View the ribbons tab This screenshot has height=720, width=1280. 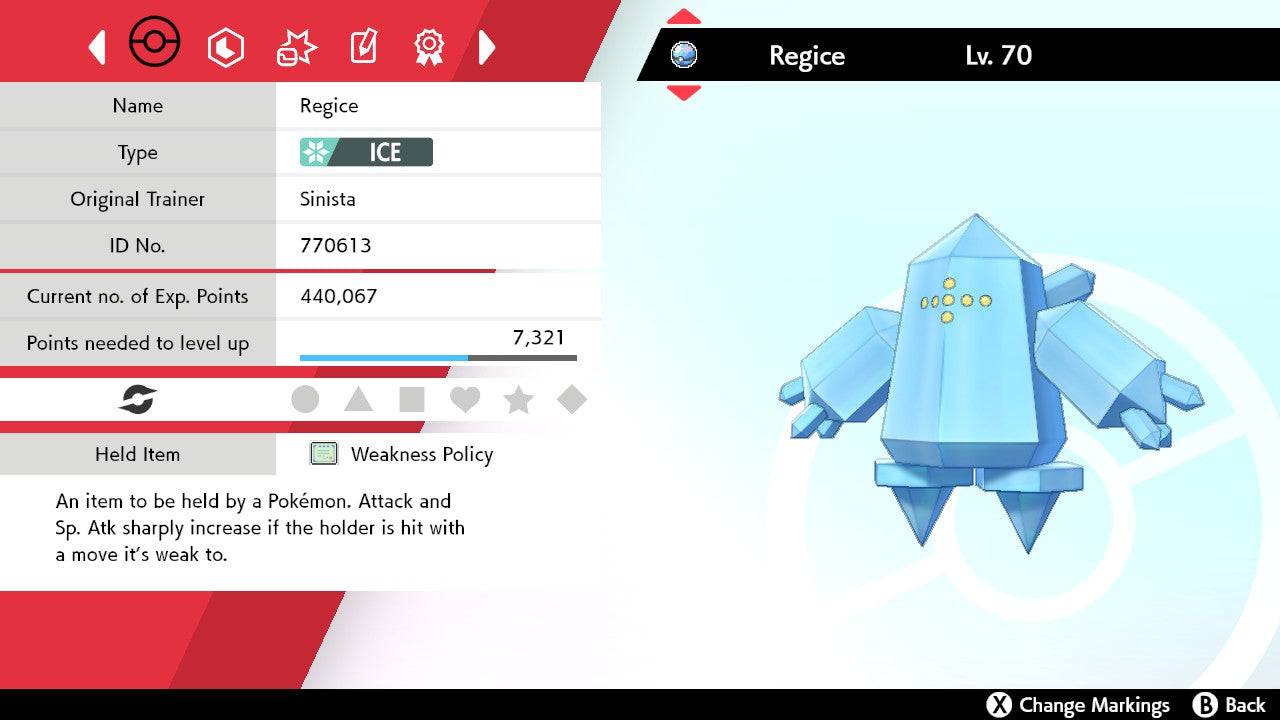pos(429,46)
